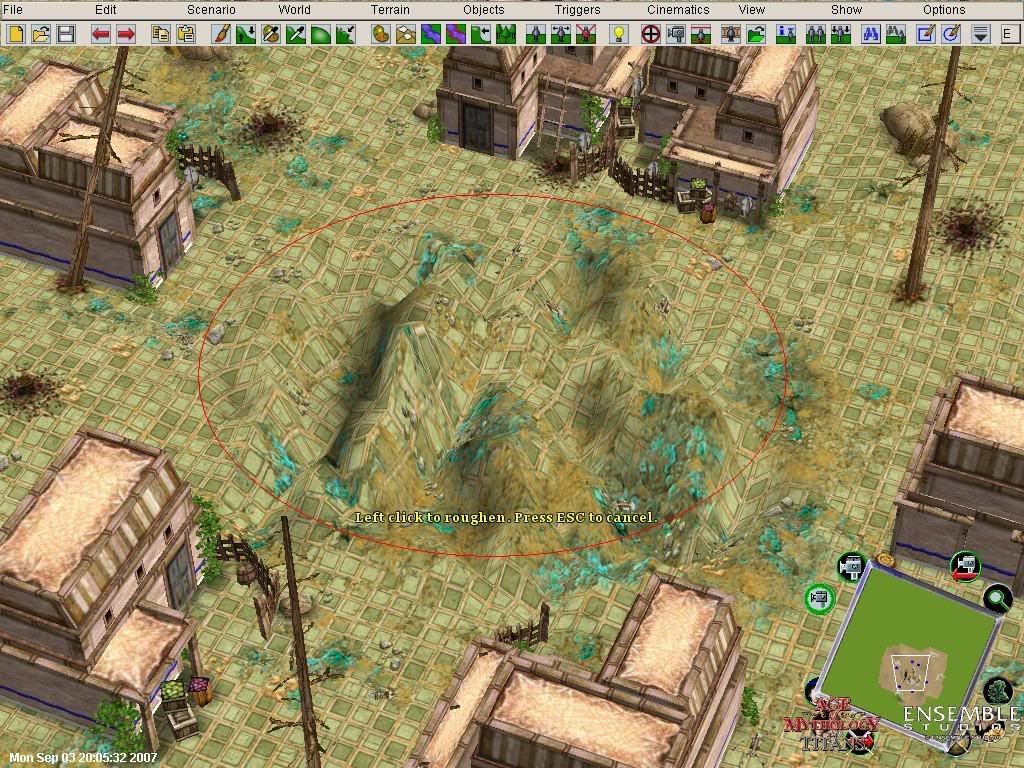Open the Terrain menu
1024x768 pixels.
390,10
